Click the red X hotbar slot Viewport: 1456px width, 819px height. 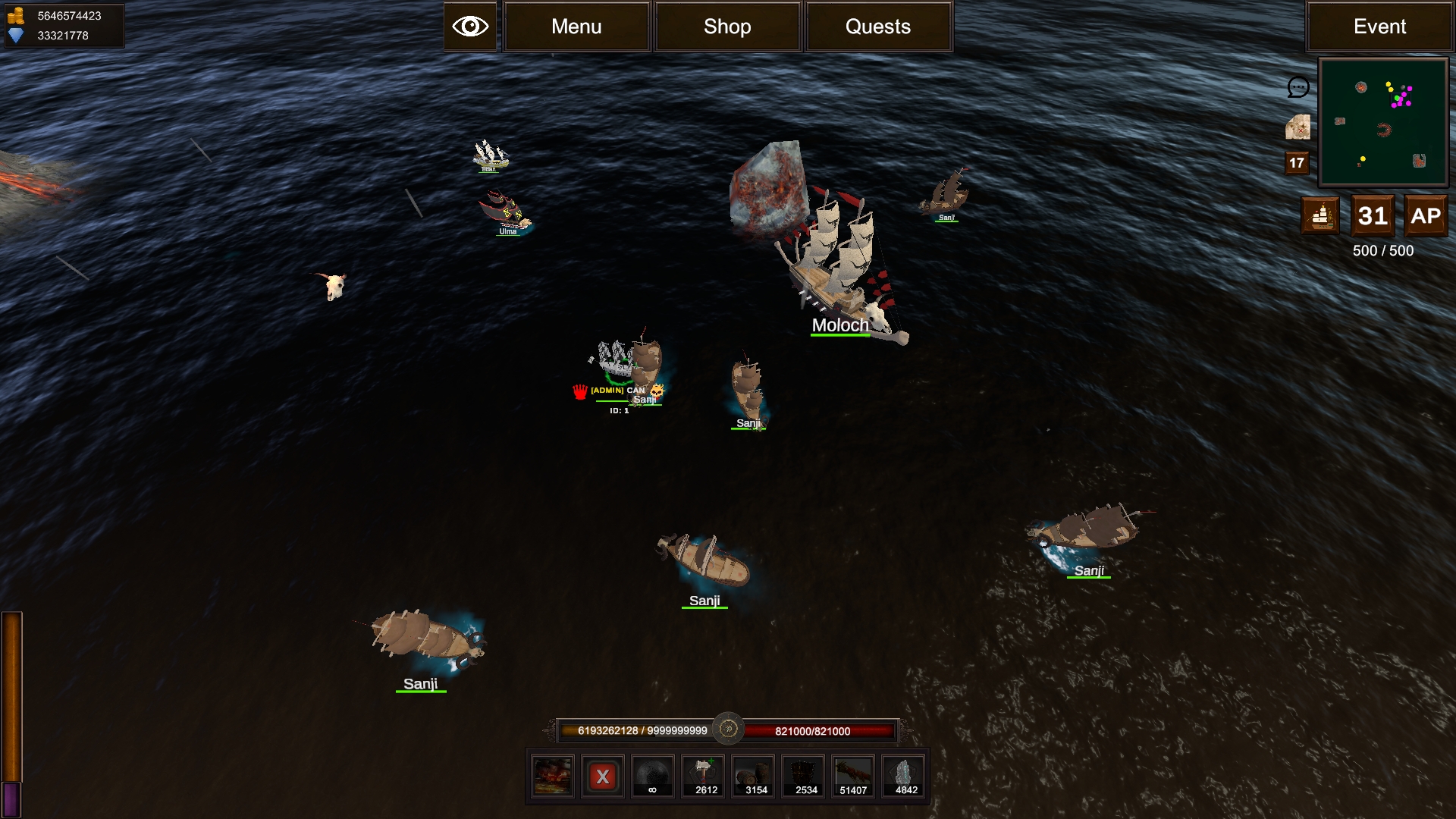click(x=603, y=777)
